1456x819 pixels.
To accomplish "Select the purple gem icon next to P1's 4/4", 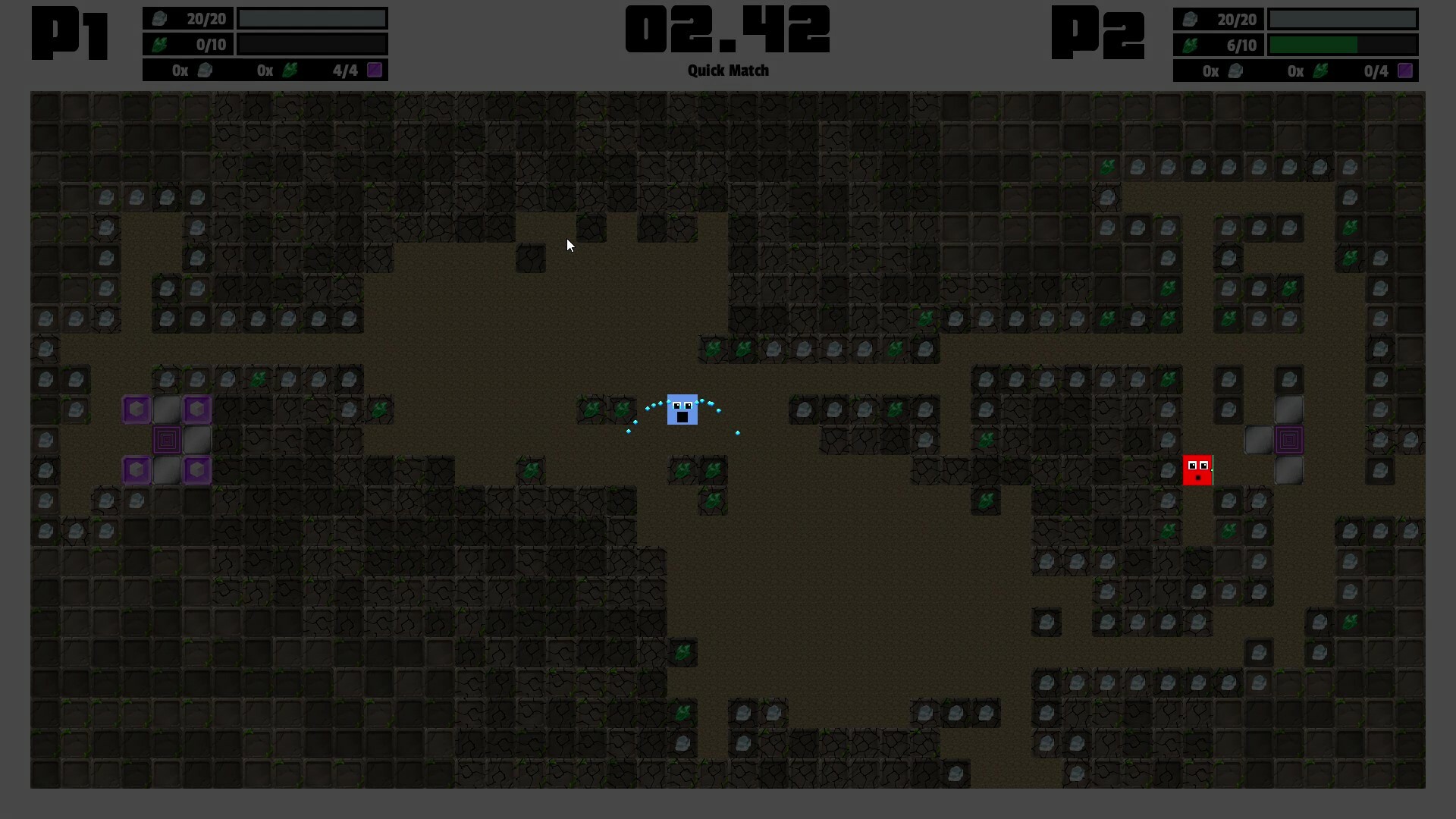I will click(x=375, y=70).
